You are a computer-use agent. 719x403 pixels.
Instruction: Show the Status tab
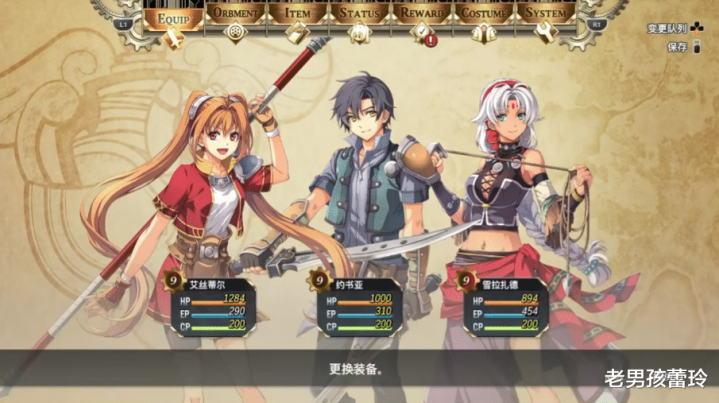point(359,15)
